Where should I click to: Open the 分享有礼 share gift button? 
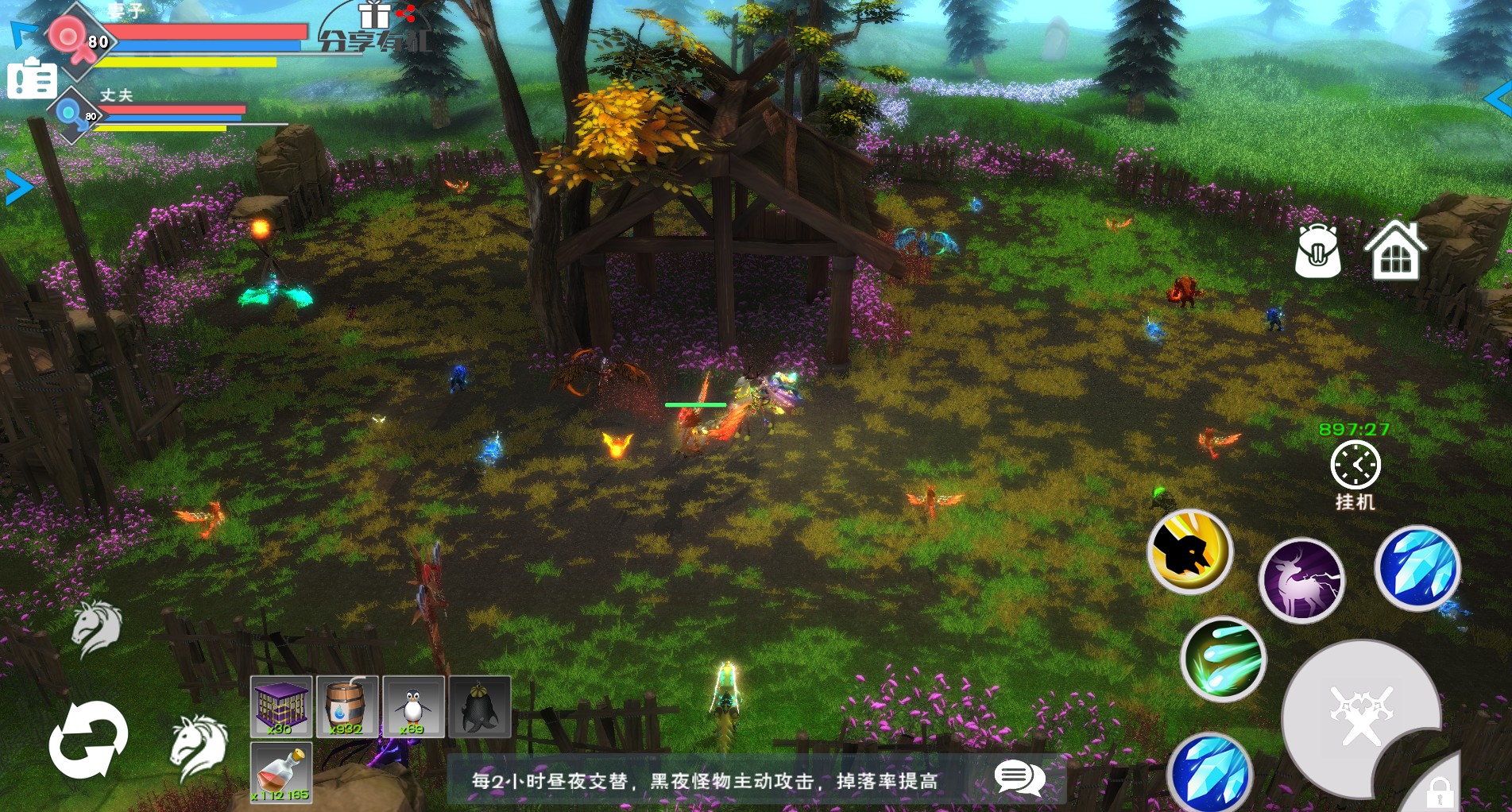coord(376,29)
